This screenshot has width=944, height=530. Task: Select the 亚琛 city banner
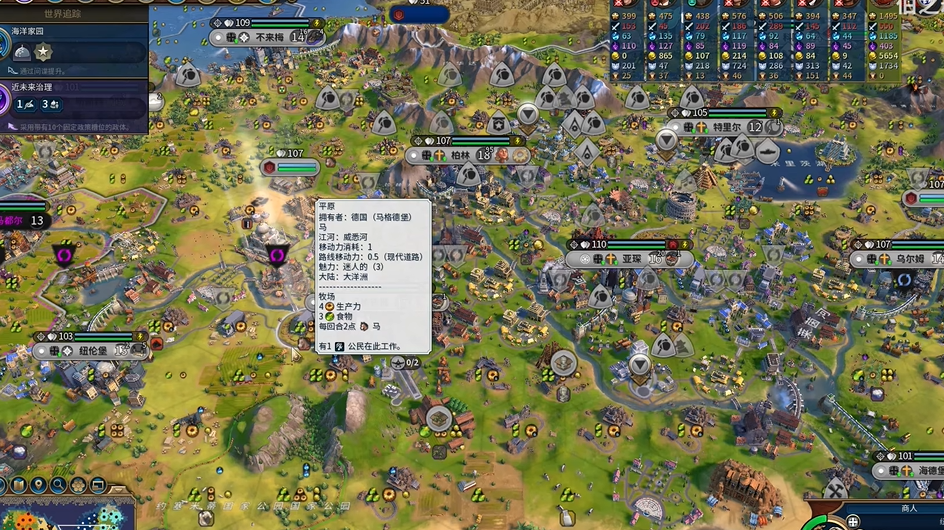[x=631, y=258]
